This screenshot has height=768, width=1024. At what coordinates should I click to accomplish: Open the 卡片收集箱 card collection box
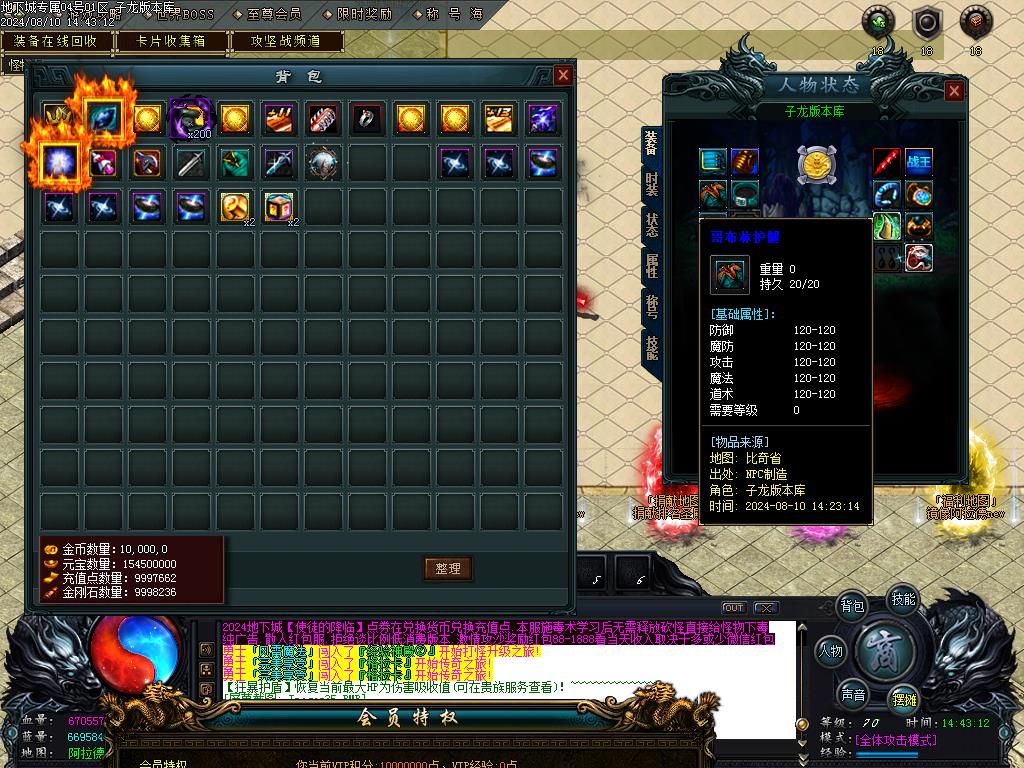[172, 41]
